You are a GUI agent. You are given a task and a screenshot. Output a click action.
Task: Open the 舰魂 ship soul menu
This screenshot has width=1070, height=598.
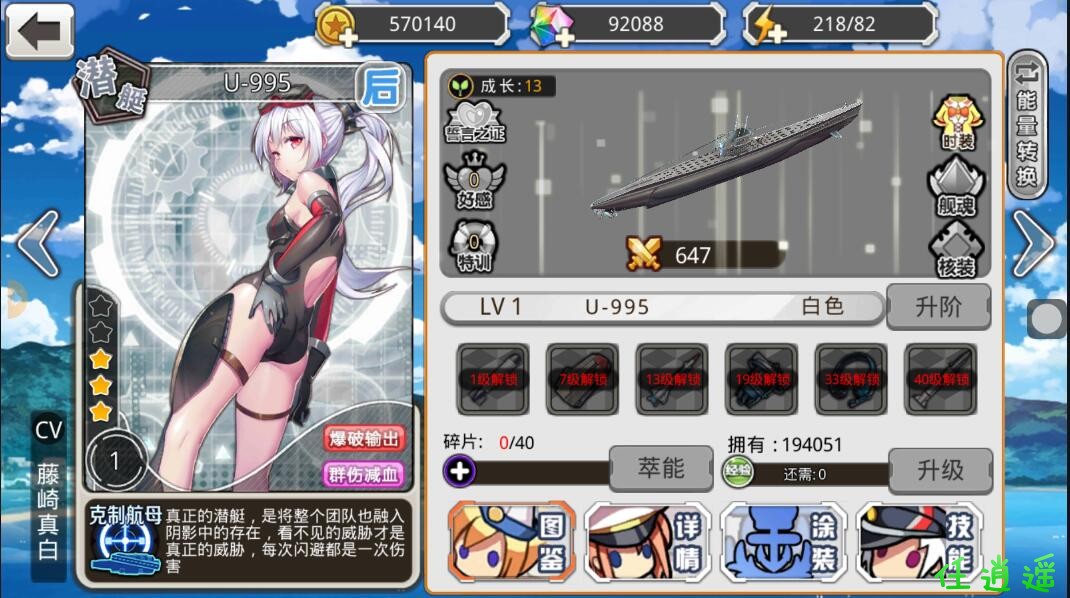point(957,187)
